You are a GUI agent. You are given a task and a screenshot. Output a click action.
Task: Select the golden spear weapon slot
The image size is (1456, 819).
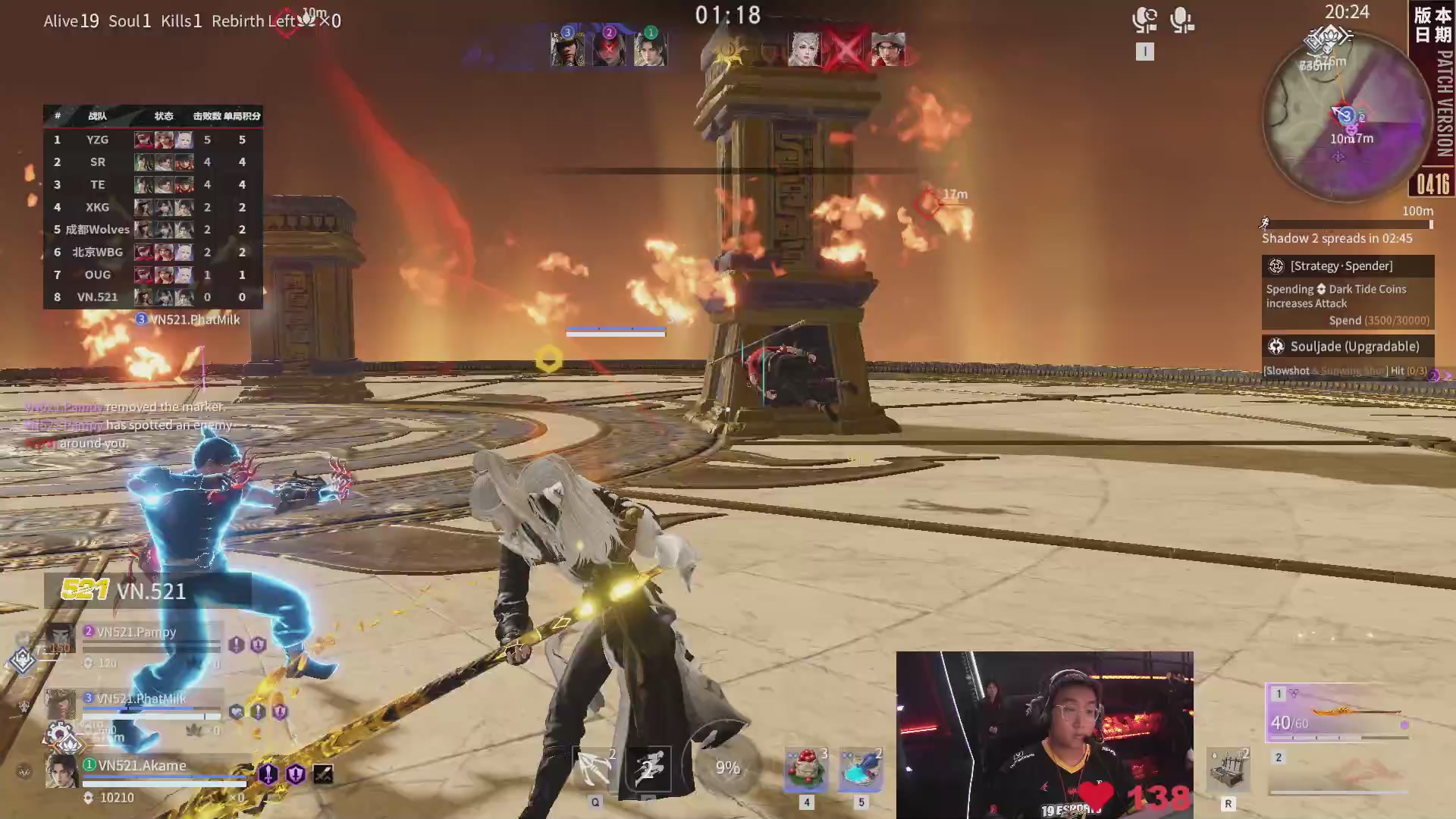1339,714
